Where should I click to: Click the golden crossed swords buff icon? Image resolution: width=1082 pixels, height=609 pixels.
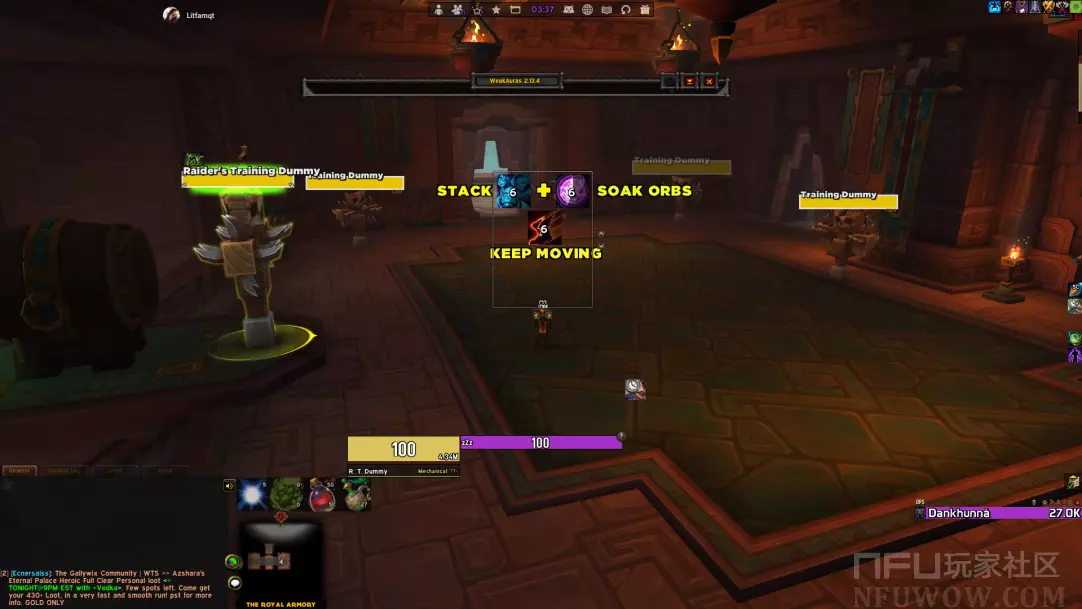(1047, 7)
